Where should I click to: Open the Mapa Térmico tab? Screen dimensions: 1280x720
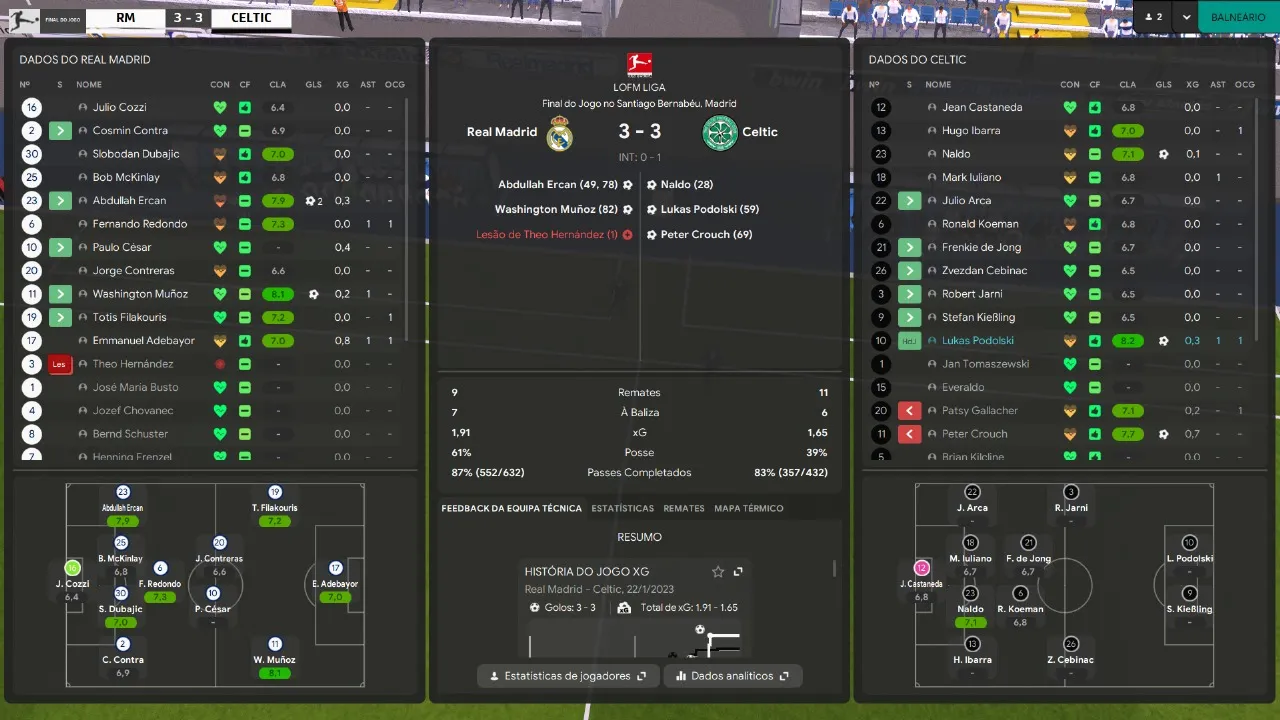click(x=749, y=508)
